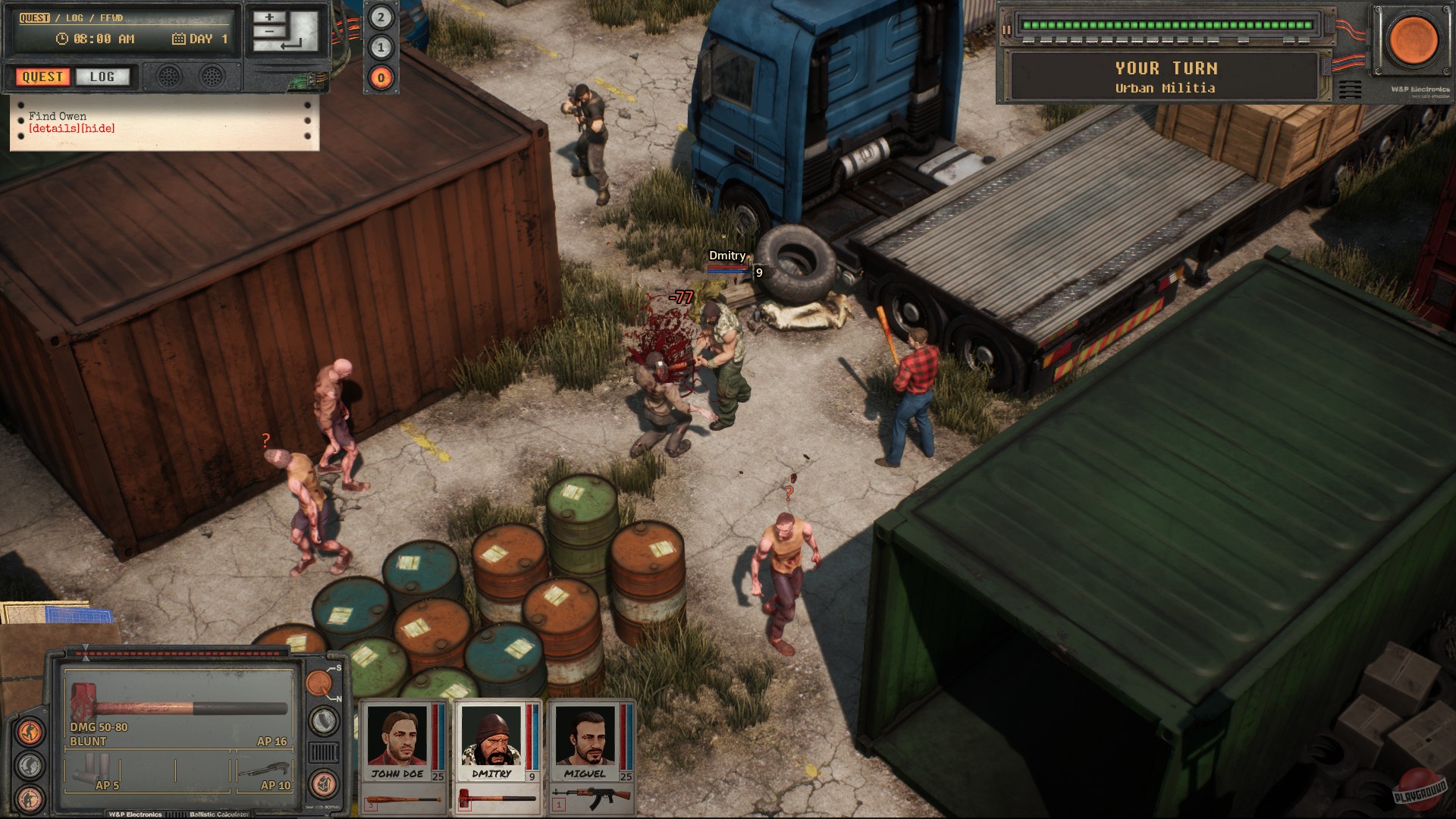Activate the standing stance button

[30, 732]
